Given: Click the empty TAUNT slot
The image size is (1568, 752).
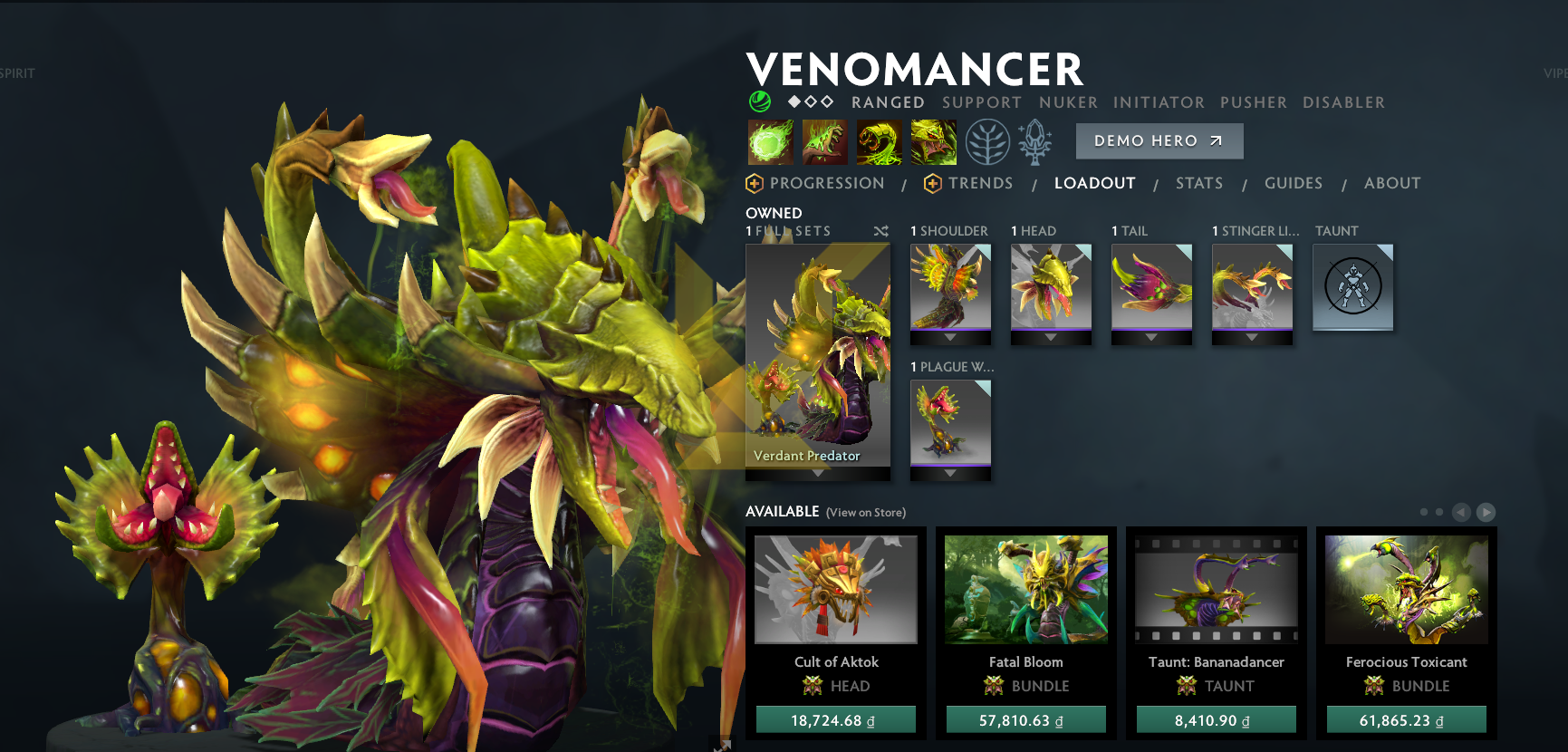Looking at the screenshot, I should 1353,285.
